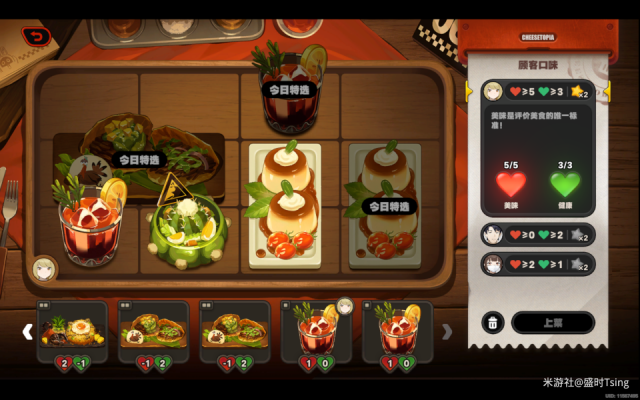Screen dimensions: 640x400
Task: Click the trash can discard button
Action: click(492, 322)
